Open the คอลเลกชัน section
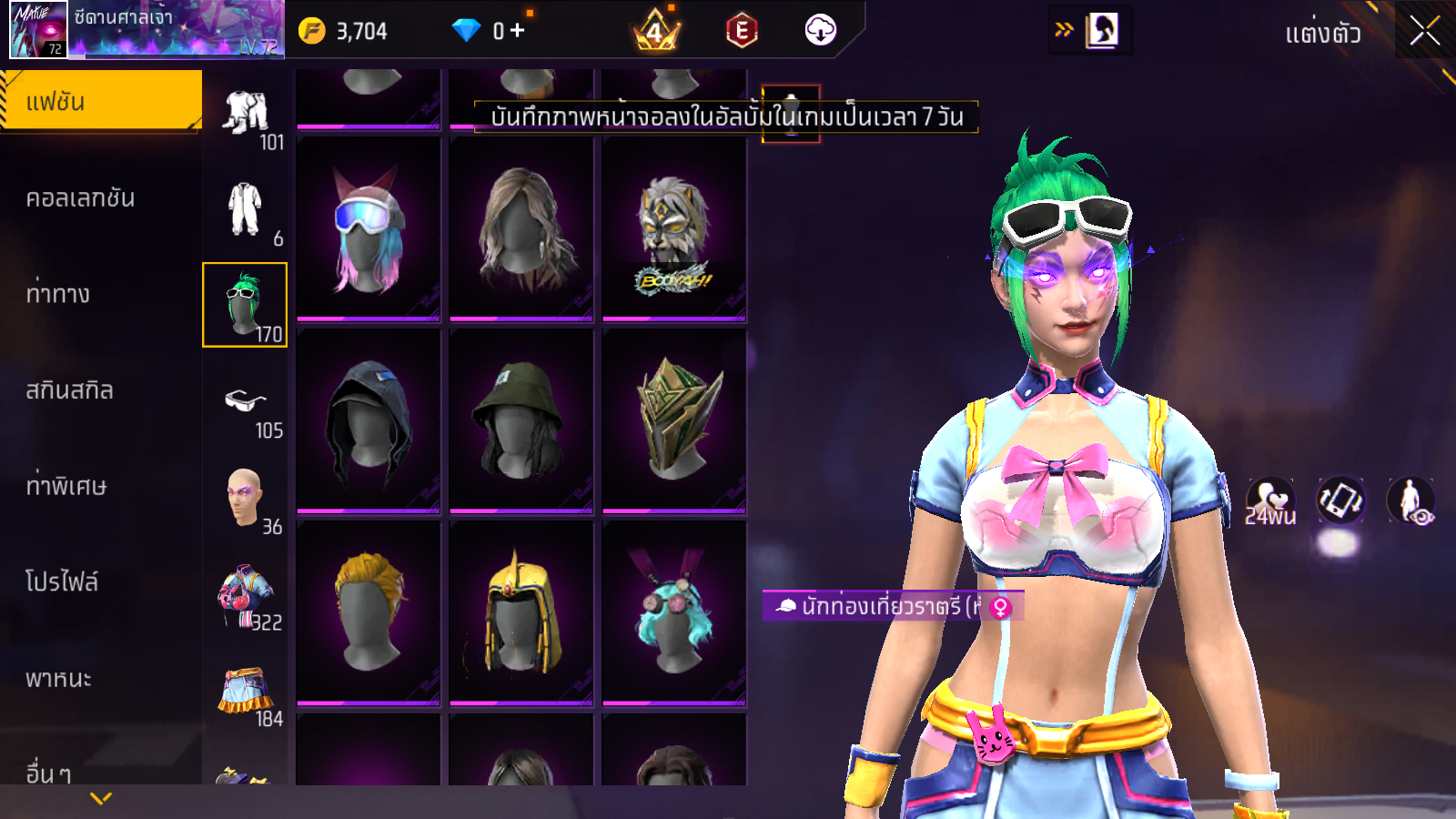Viewport: 1456px width, 819px height. coord(81,198)
